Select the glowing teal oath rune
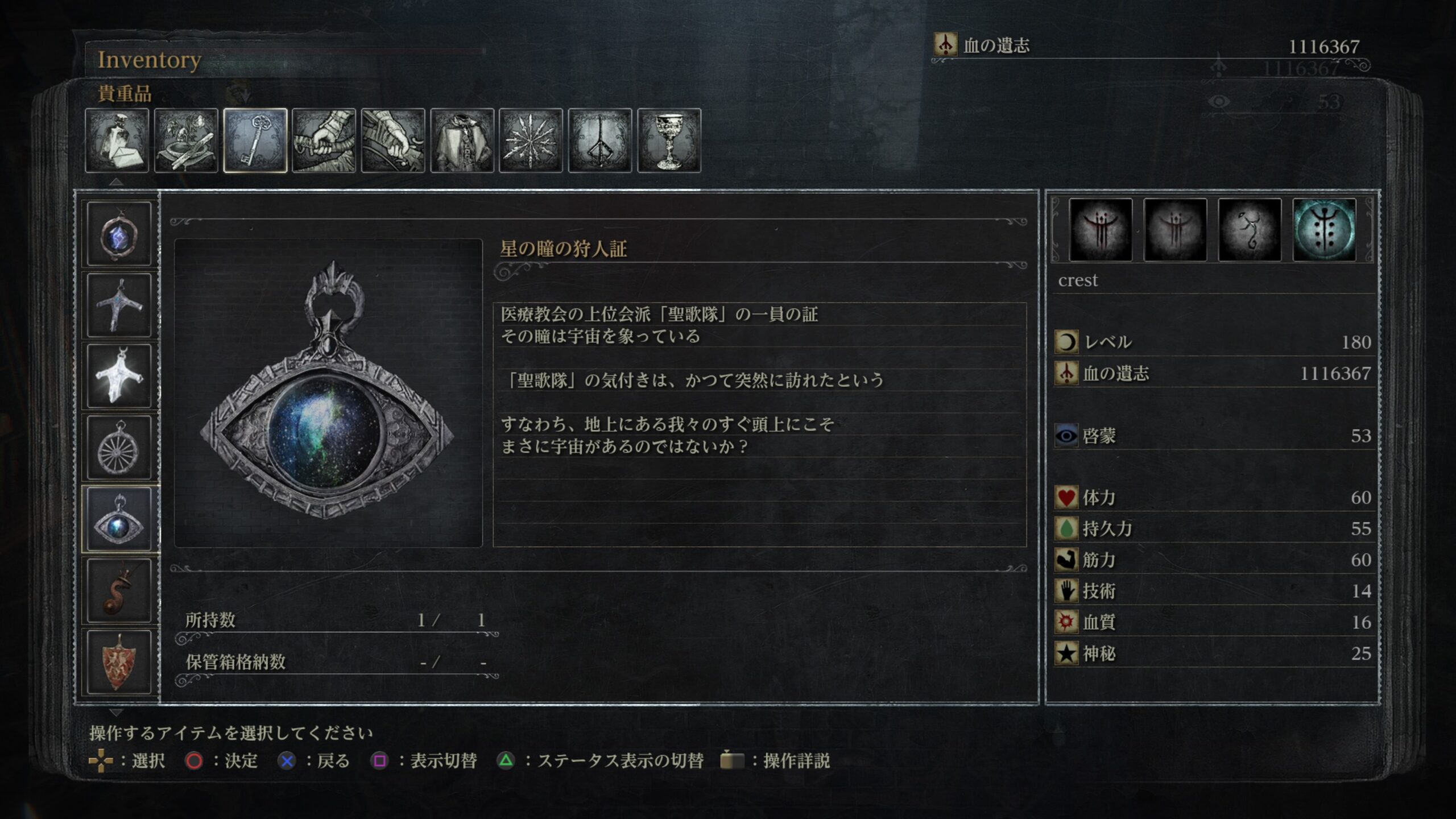The width and height of the screenshot is (1456, 819). point(1324,230)
